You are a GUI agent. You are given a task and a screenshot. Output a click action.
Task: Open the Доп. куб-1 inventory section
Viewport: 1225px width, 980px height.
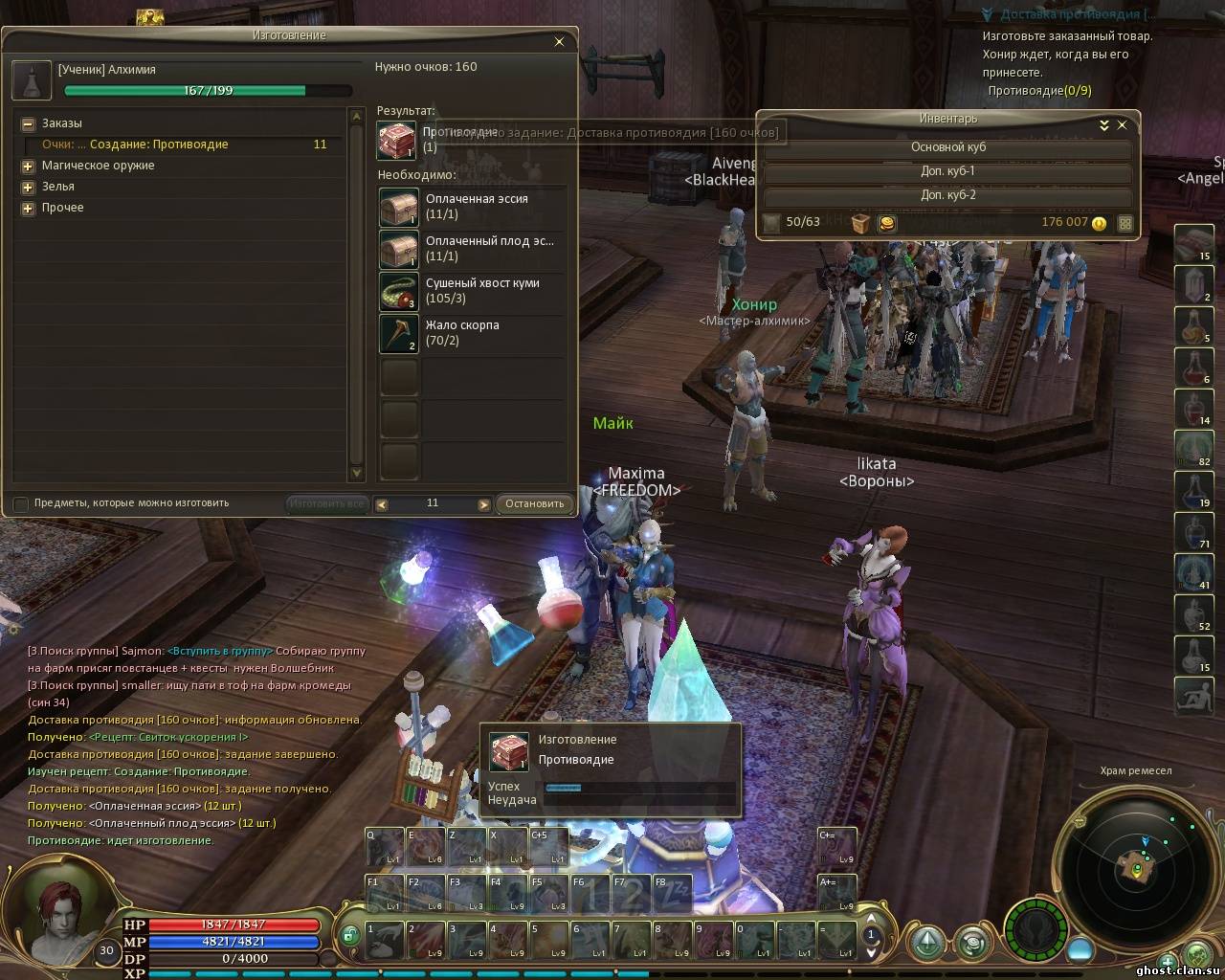point(947,171)
